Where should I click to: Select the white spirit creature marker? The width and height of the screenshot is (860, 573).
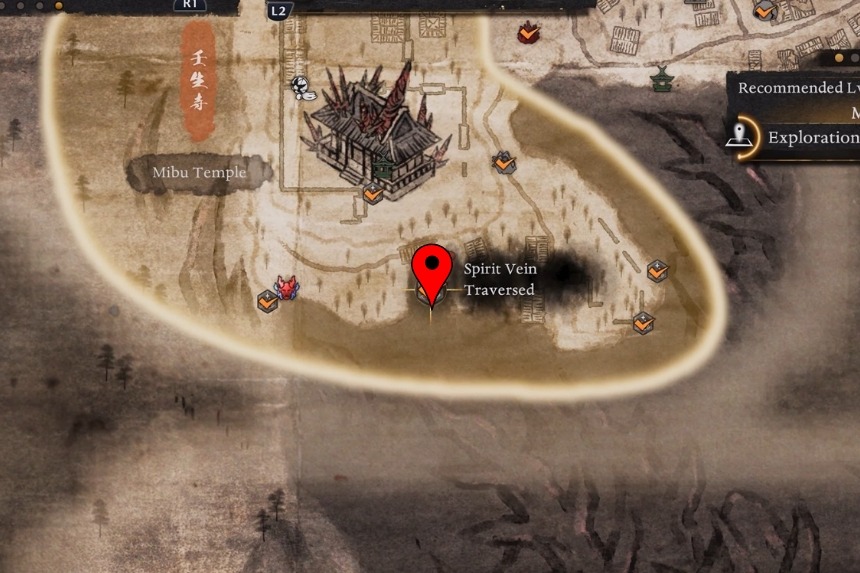pos(300,87)
